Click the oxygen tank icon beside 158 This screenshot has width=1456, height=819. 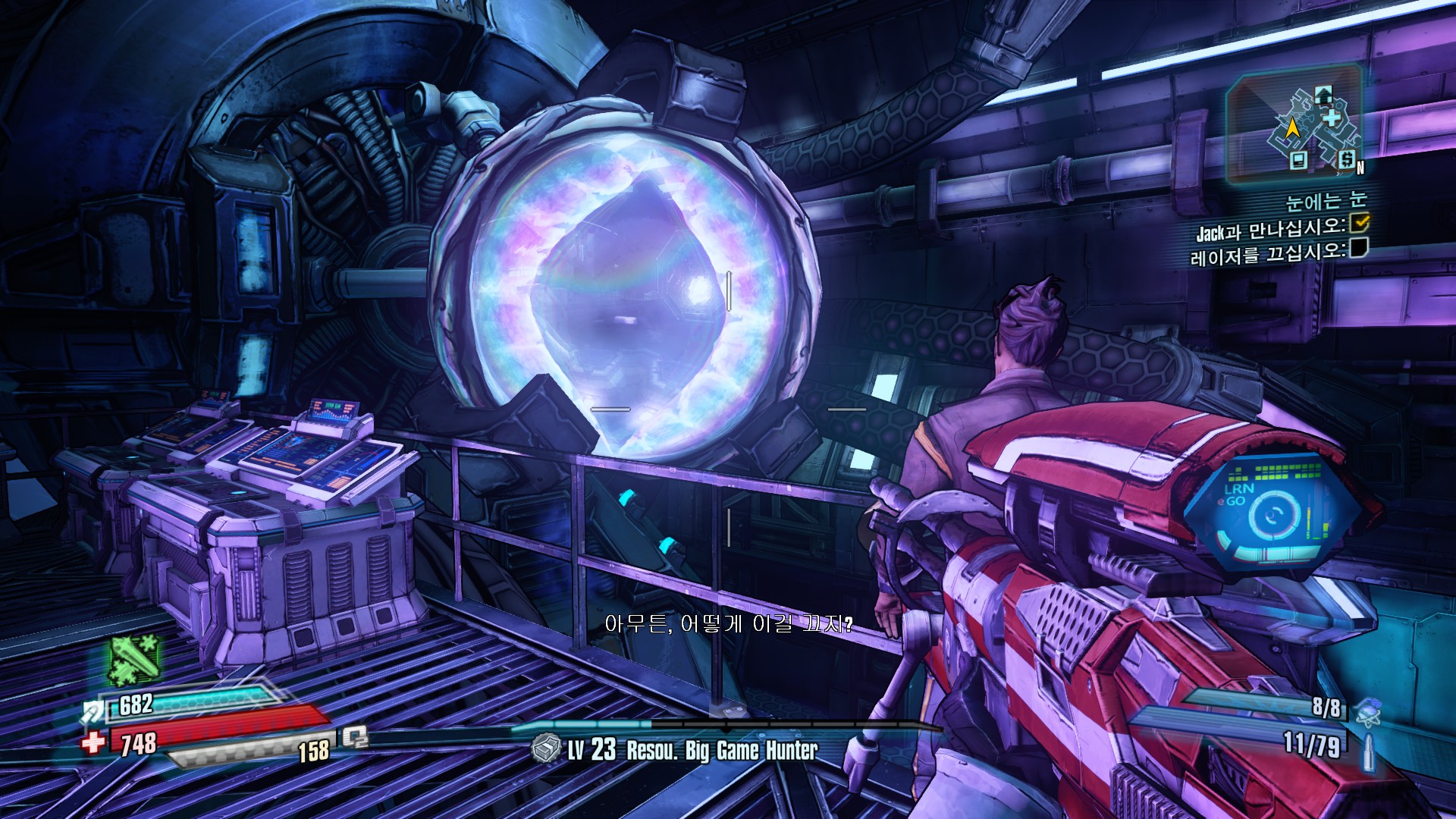click(355, 736)
